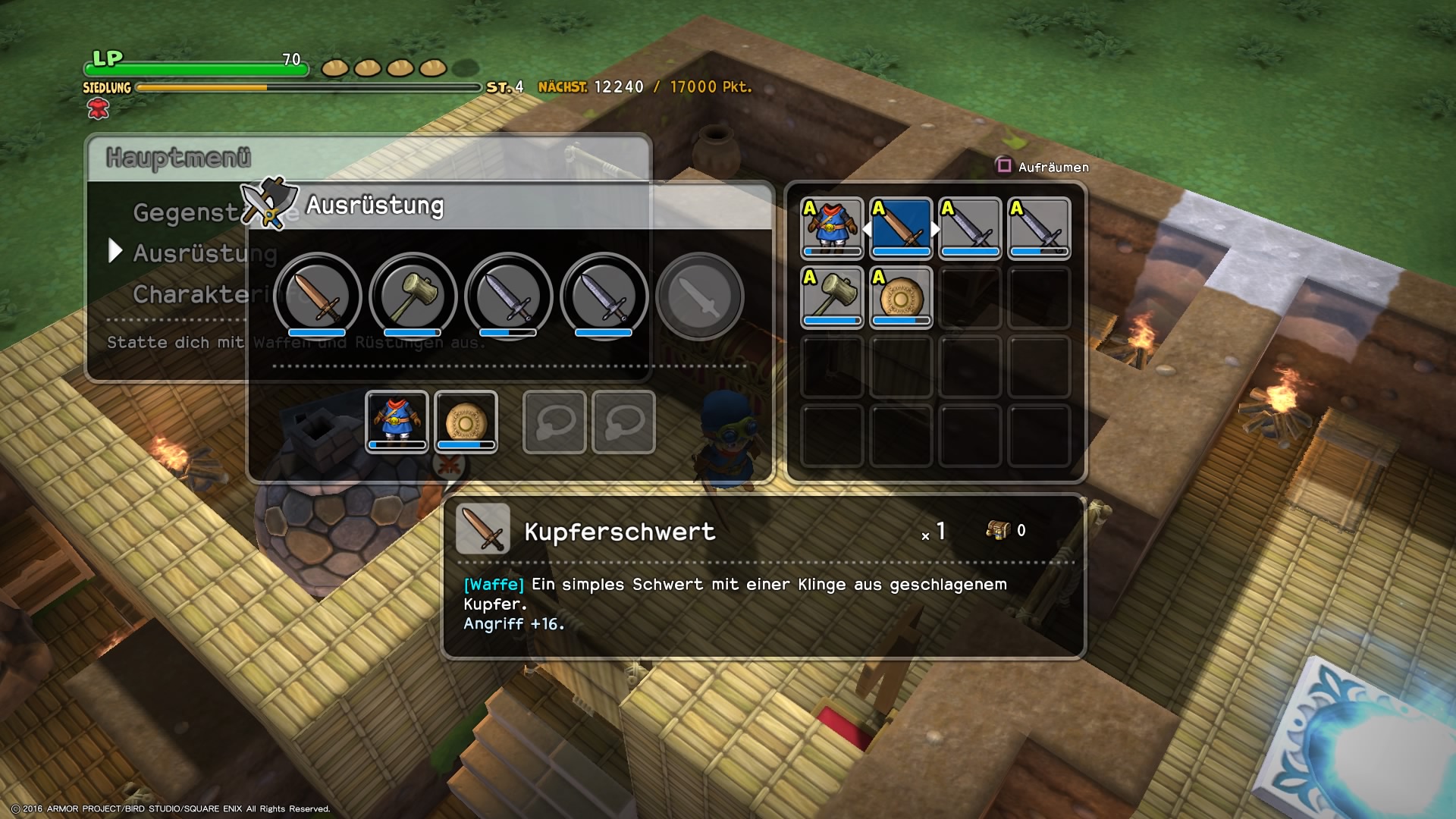Choose the equipped round shield square slot

coord(466,422)
